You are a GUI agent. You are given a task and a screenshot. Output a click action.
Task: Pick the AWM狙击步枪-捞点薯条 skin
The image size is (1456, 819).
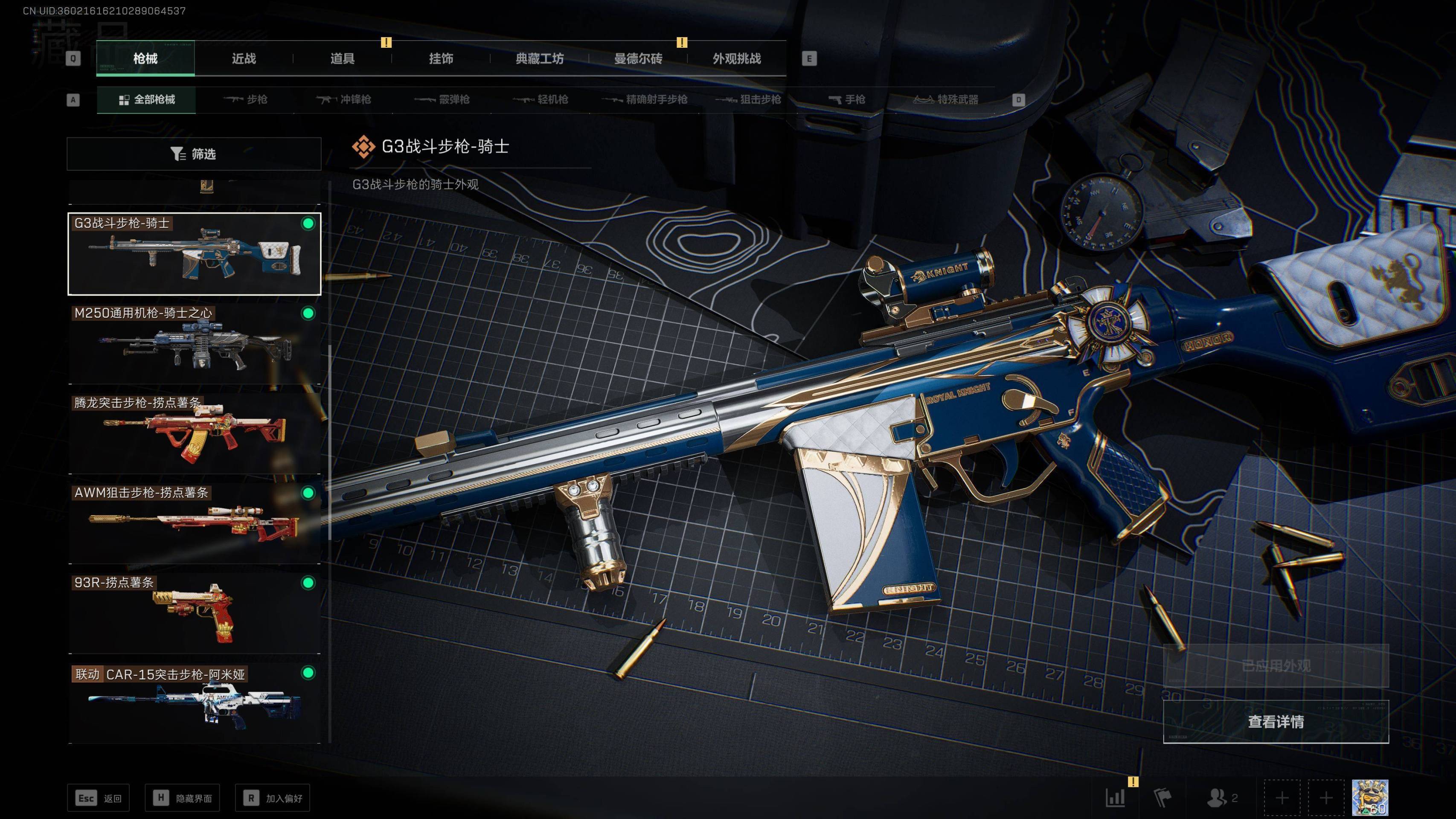(x=194, y=523)
